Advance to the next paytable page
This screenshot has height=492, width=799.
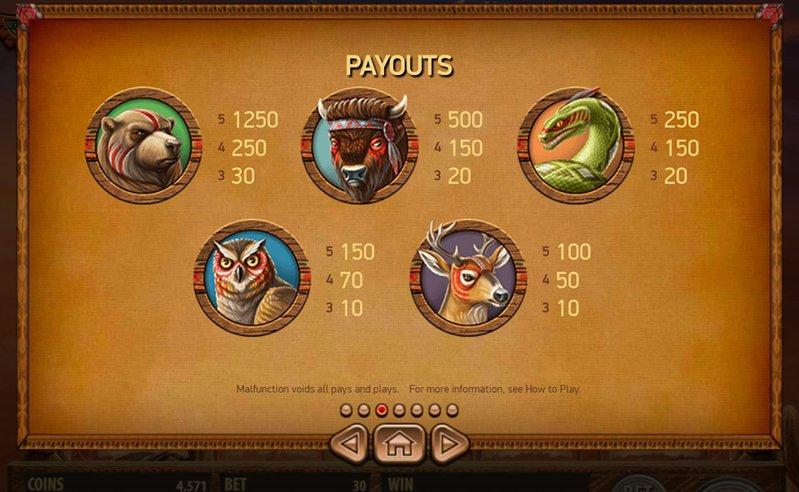(450, 442)
